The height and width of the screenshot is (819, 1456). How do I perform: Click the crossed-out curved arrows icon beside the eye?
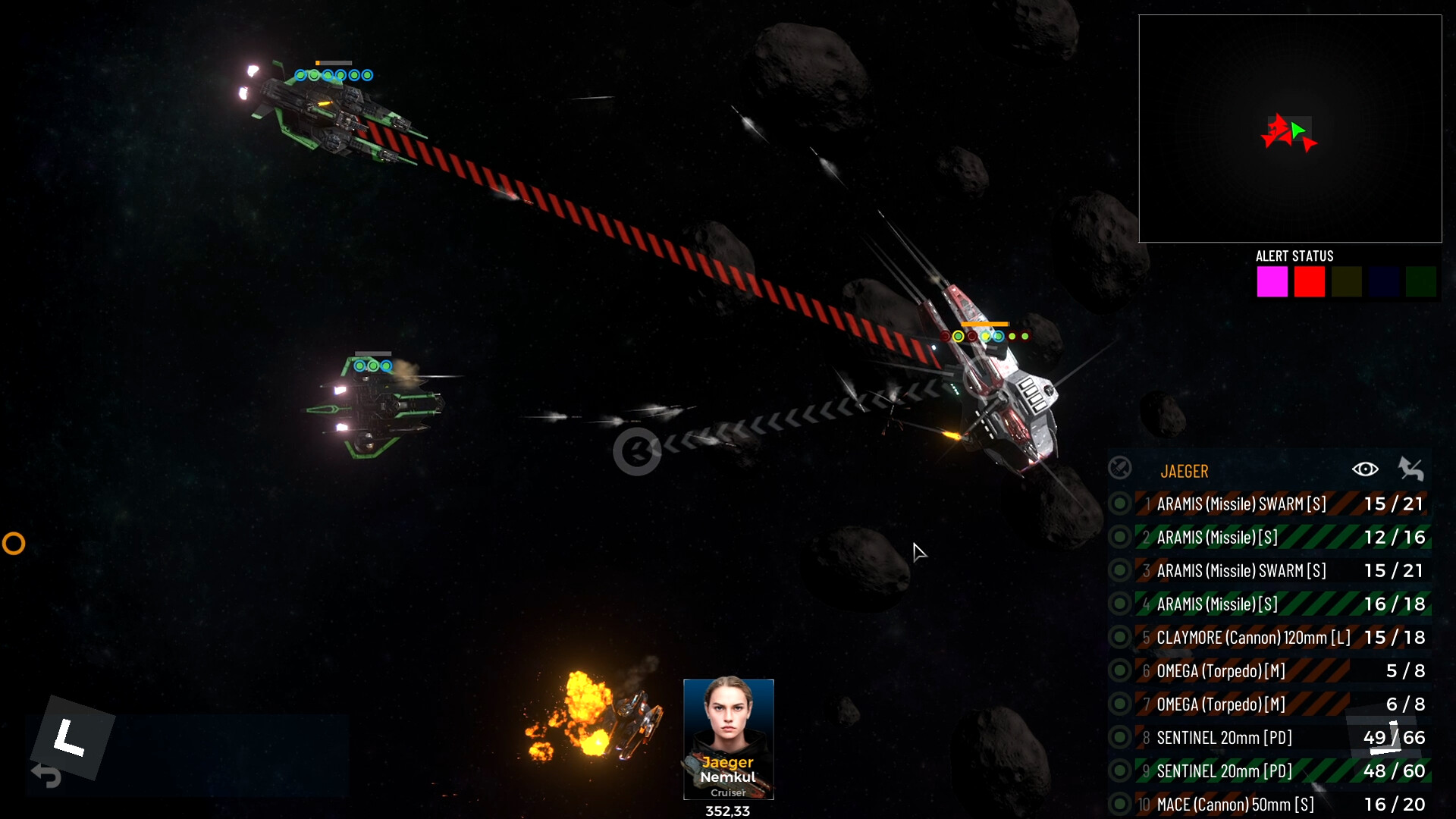point(1410,469)
